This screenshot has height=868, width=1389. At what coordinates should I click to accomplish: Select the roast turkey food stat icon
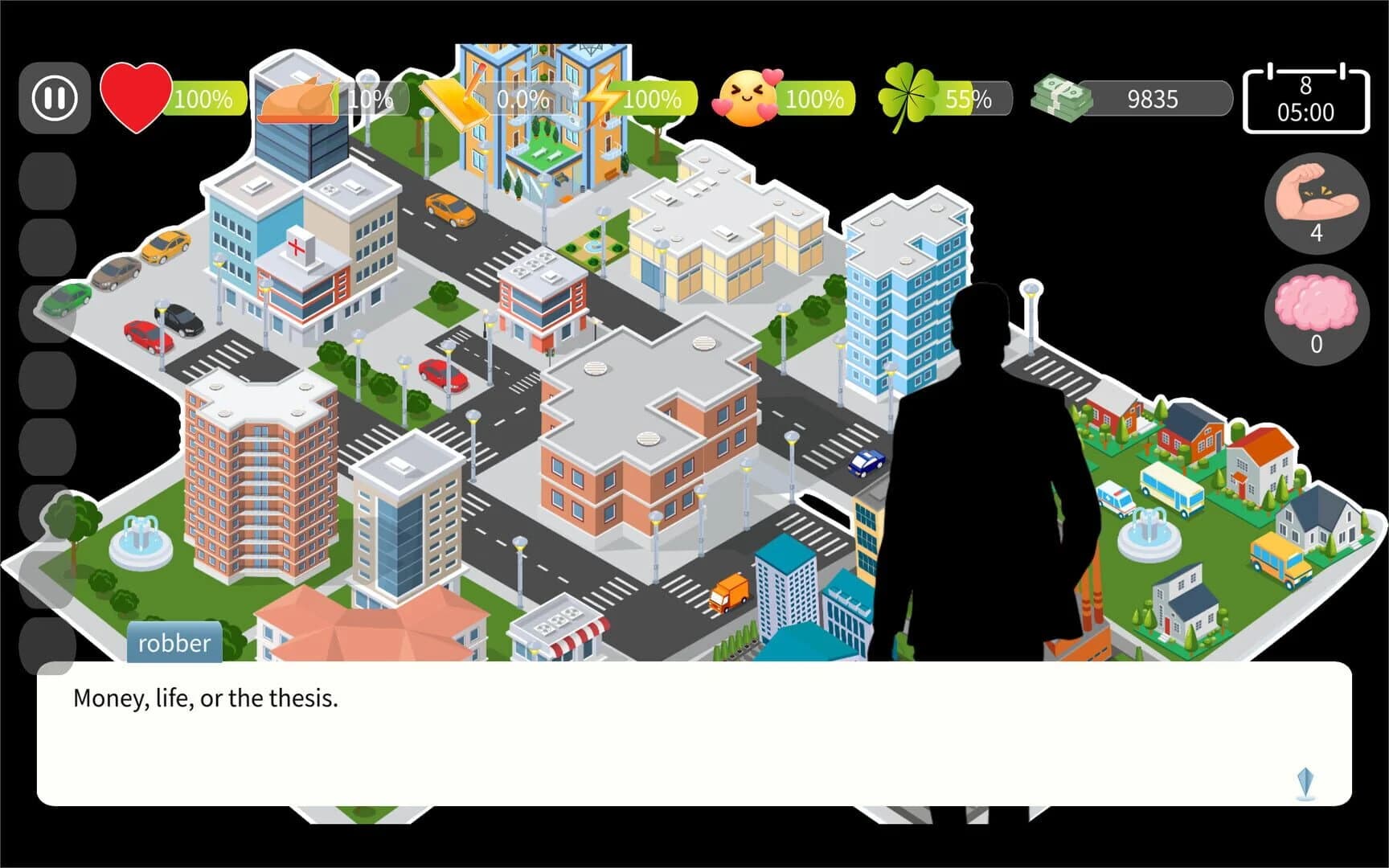(x=299, y=100)
